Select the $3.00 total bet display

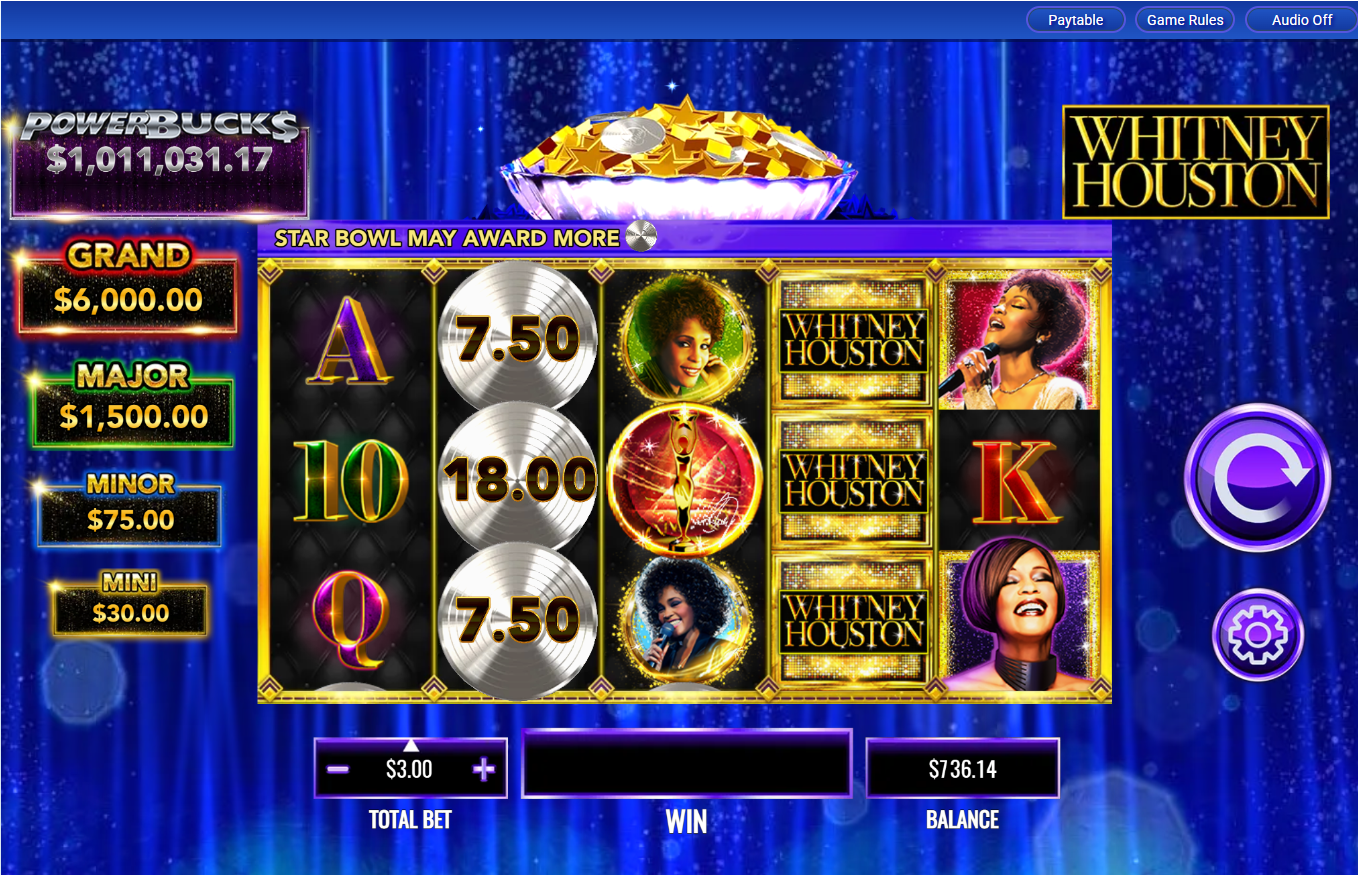[x=410, y=770]
